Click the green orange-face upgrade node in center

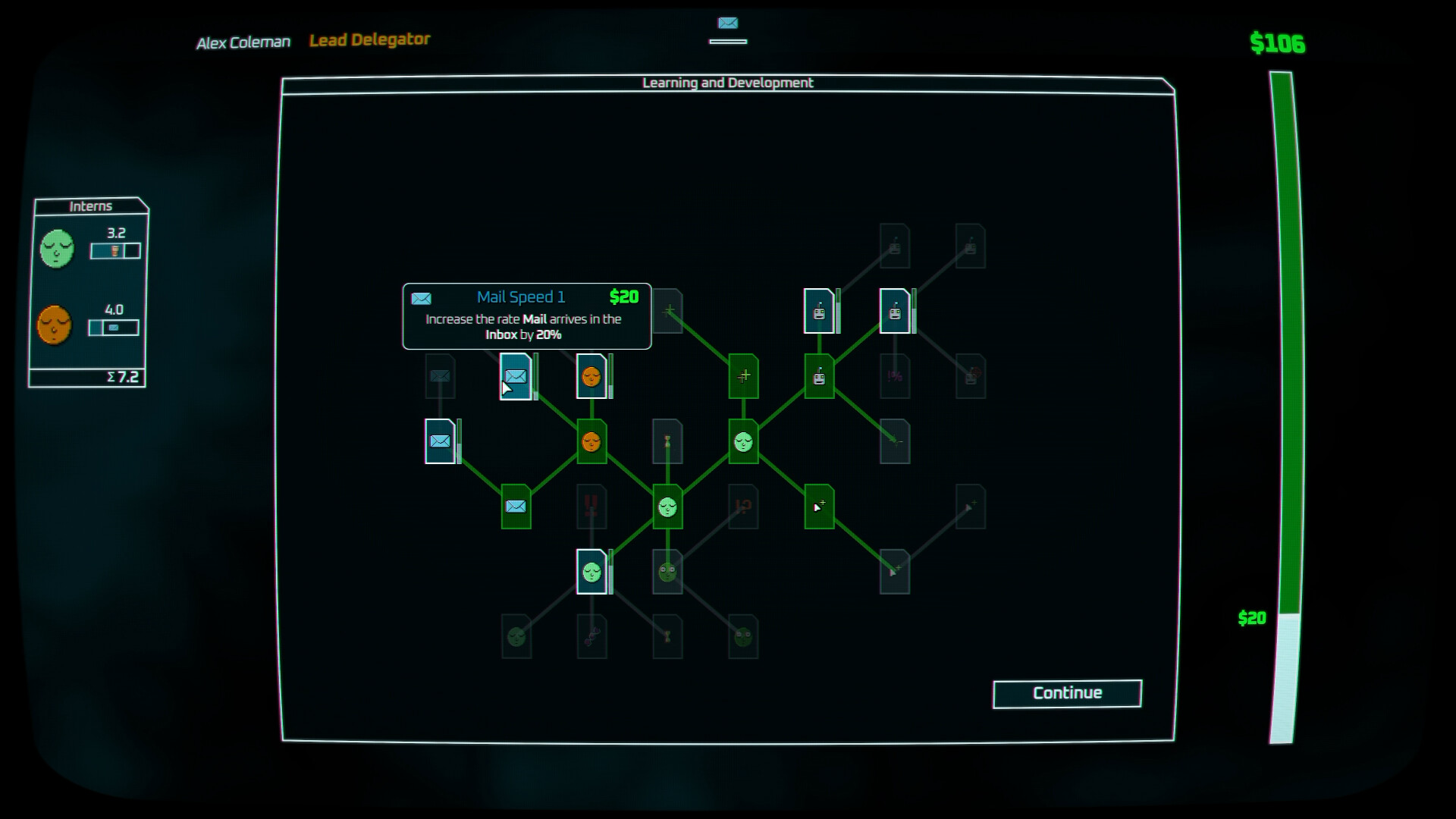pyautogui.click(x=591, y=442)
